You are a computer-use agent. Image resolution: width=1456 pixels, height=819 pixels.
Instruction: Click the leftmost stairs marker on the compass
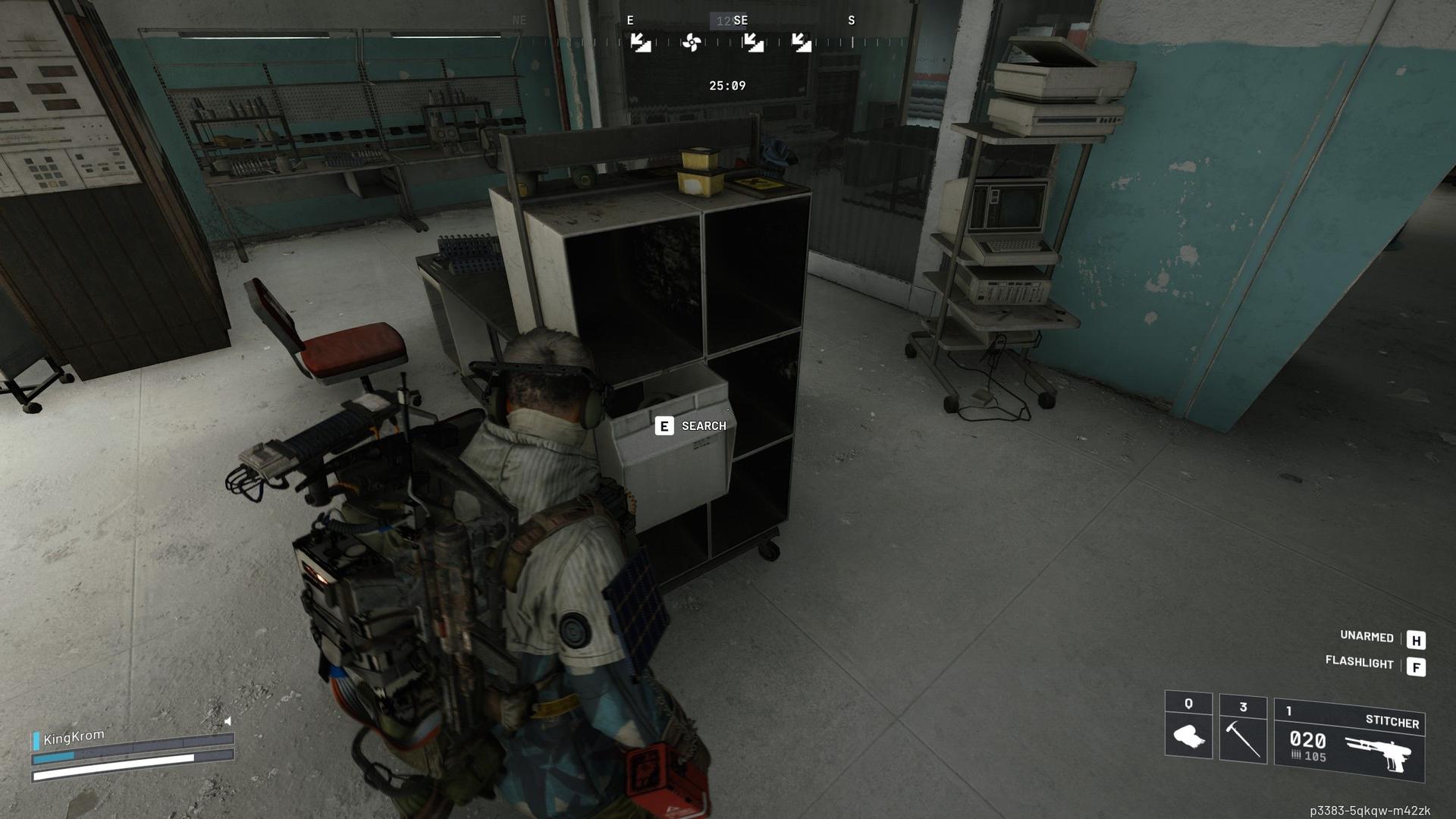click(642, 42)
